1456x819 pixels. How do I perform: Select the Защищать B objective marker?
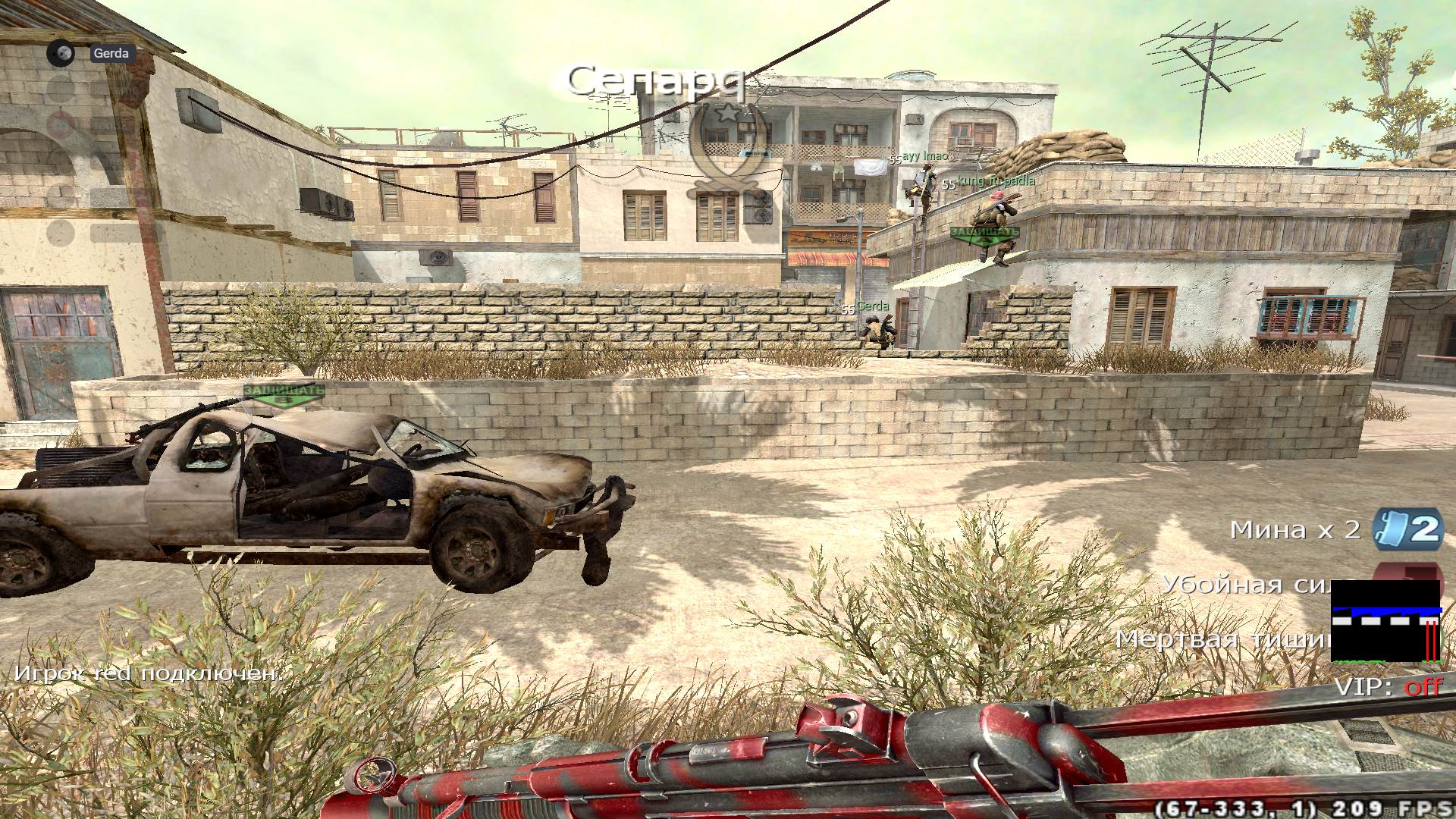pos(285,395)
